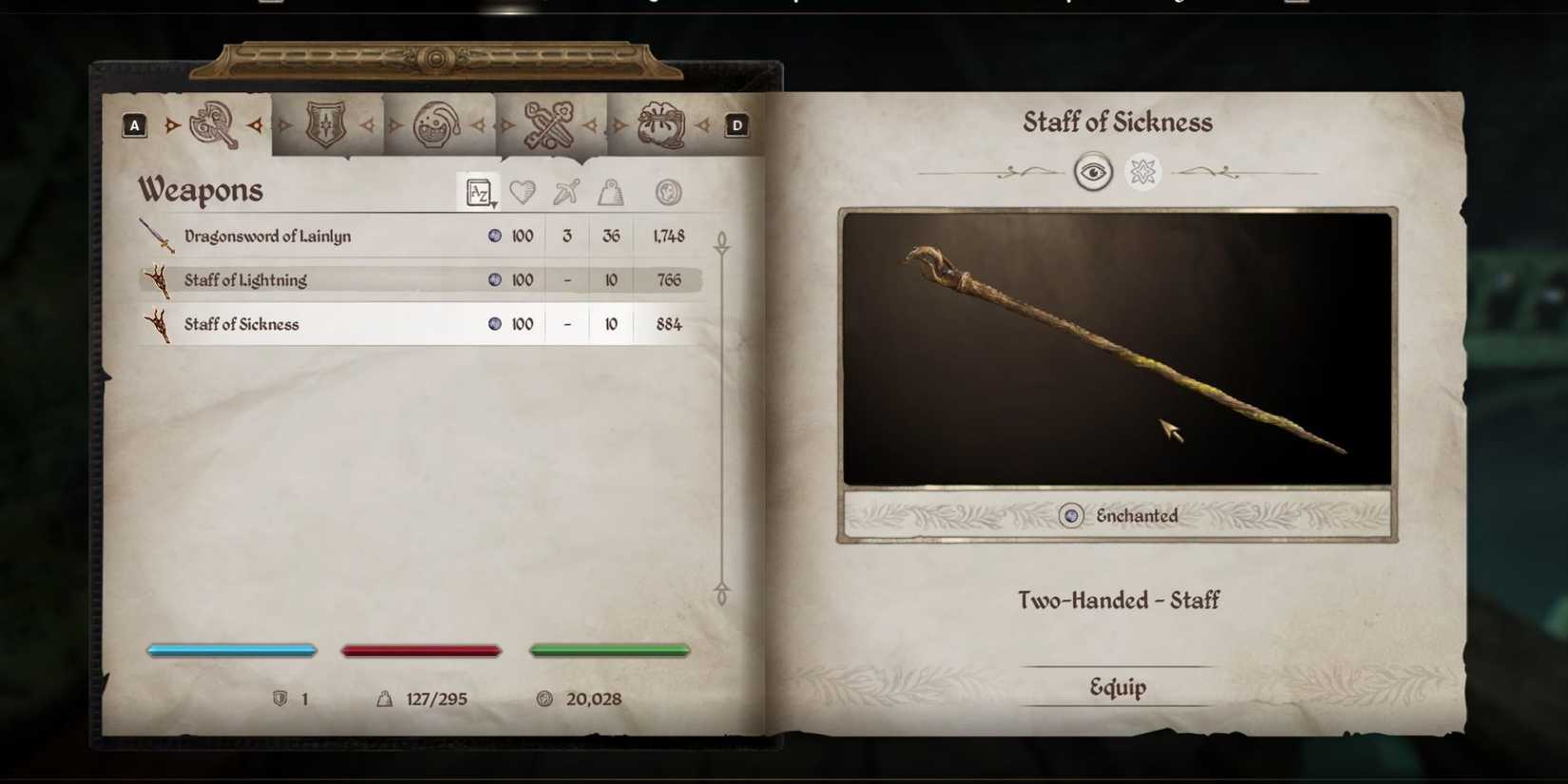Sort by weight using the weight icon
Screen dimensions: 1568x784
pos(611,191)
